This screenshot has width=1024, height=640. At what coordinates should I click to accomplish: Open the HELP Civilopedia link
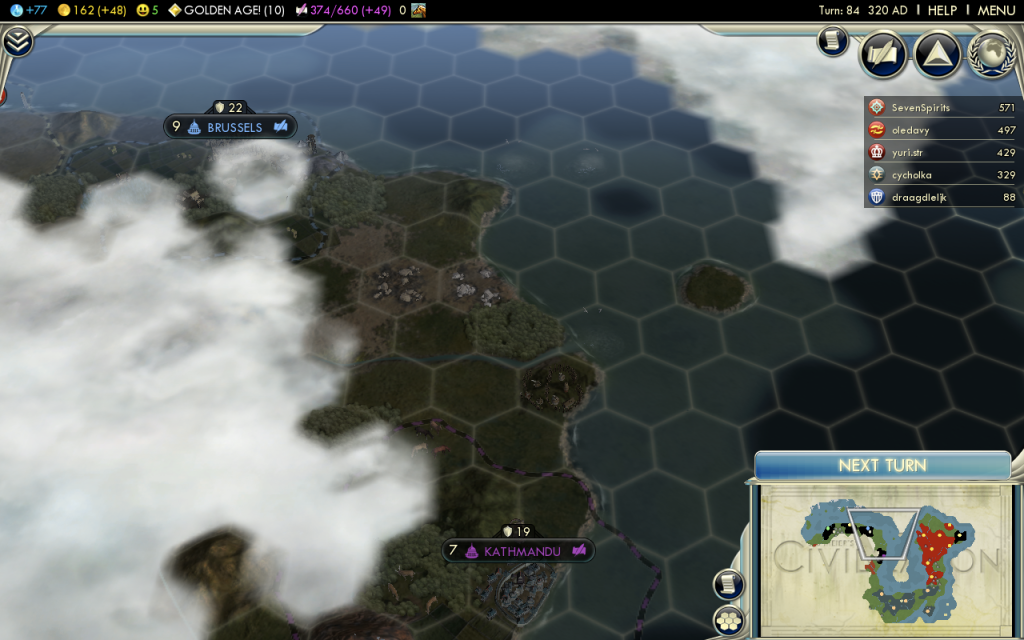pyautogui.click(x=942, y=10)
